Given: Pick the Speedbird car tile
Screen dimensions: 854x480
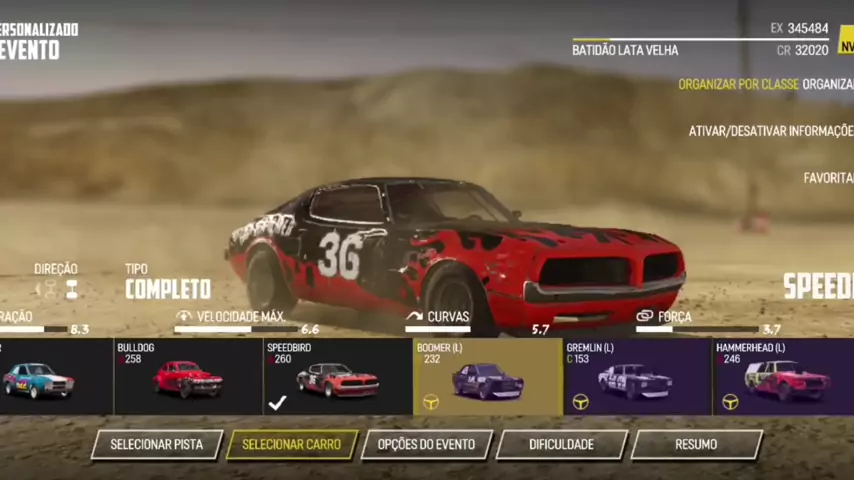Looking at the screenshot, I should point(338,377).
